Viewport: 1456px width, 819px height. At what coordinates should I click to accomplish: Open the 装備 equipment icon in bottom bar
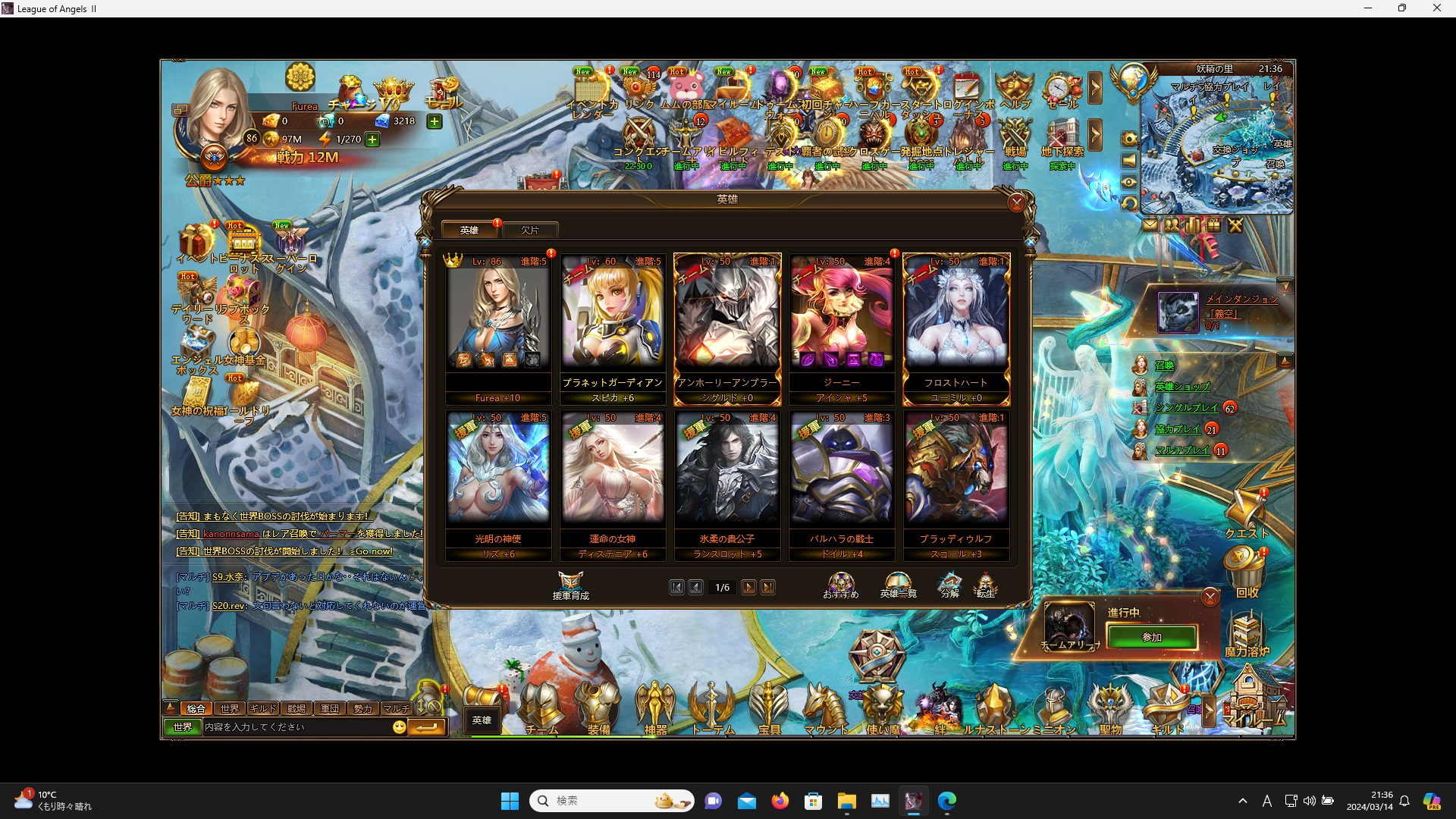(x=599, y=705)
